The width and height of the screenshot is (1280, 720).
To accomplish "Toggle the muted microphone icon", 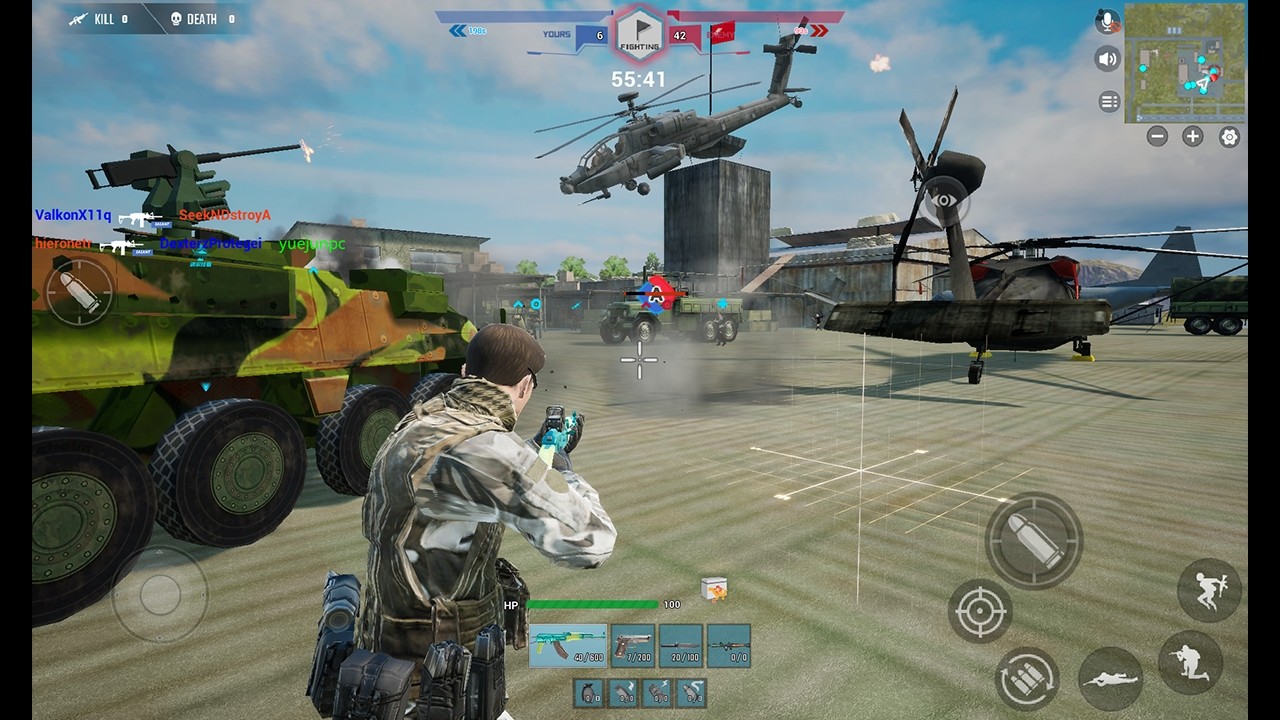I will [x=1107, y=21].
